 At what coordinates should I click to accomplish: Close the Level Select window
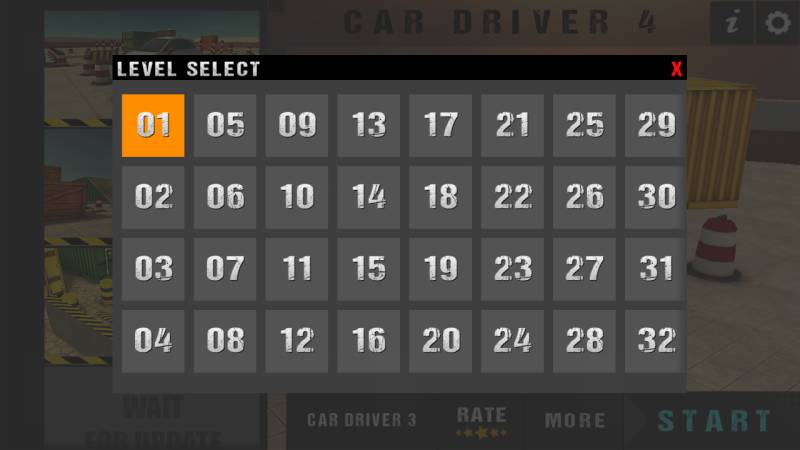click(677, 69)
